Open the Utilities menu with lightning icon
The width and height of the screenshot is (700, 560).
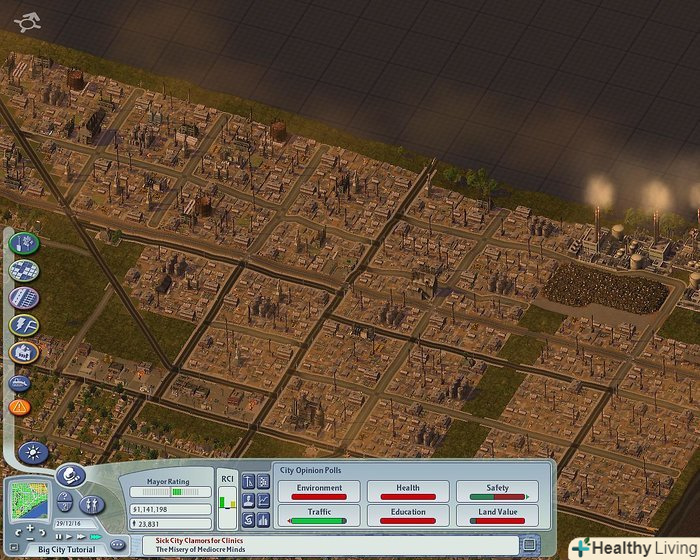click(23, 325)
